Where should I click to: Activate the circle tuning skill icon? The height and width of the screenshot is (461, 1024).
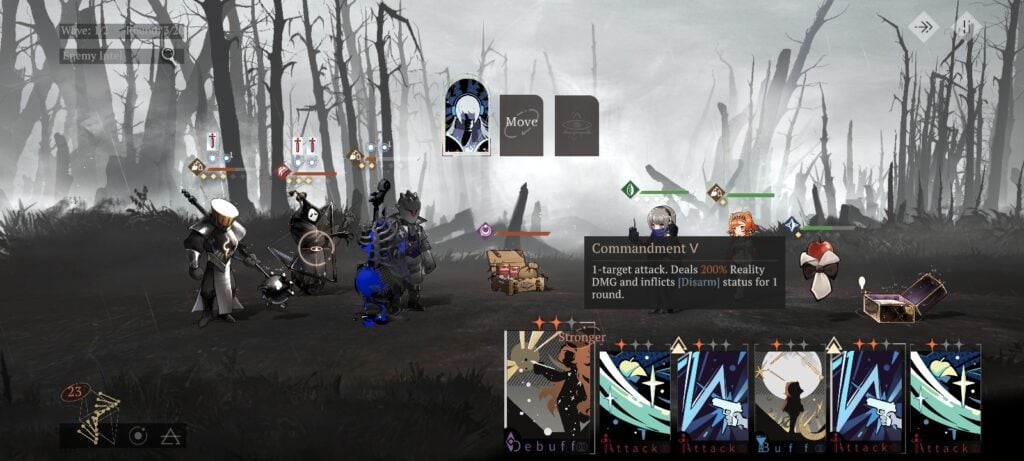click(137, 436)
